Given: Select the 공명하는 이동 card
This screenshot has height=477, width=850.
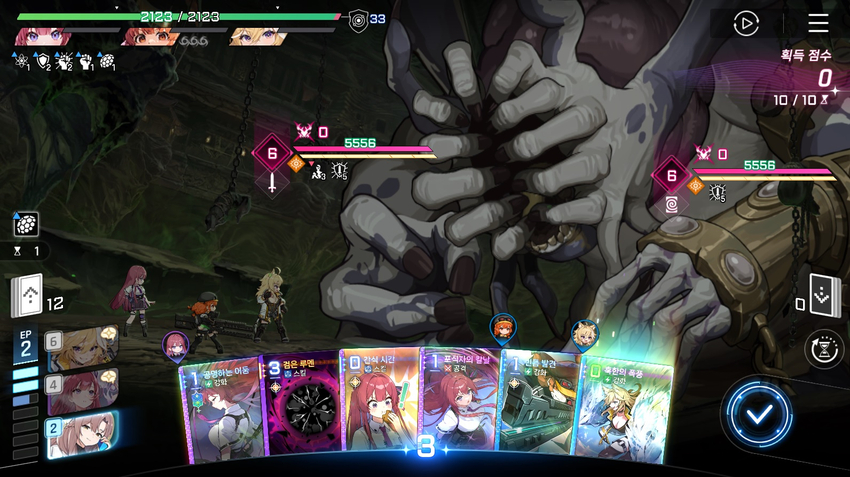Looking at the screenshot, I should (220, 410).
